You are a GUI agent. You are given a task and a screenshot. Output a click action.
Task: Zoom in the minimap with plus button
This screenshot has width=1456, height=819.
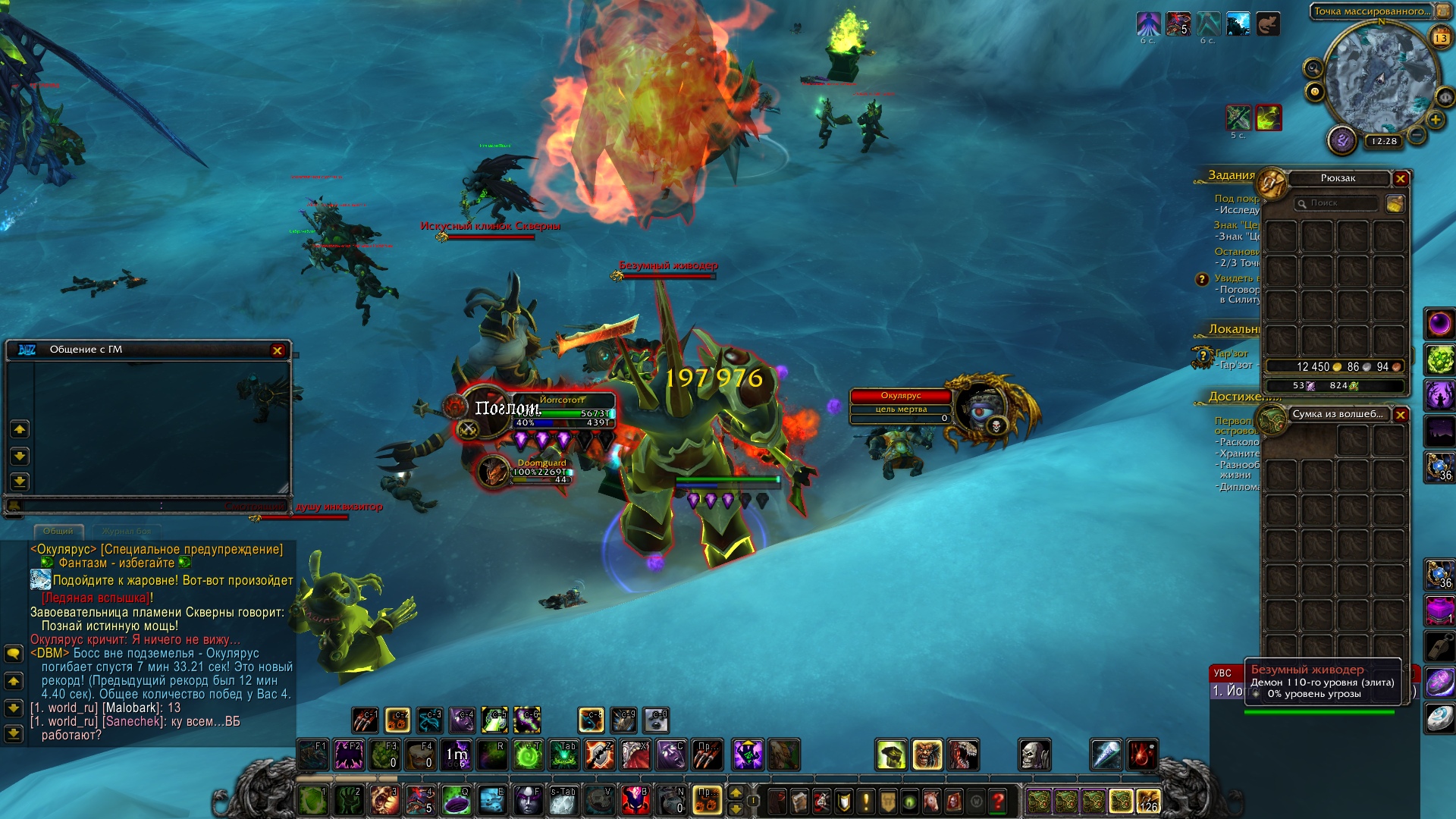1435,120
